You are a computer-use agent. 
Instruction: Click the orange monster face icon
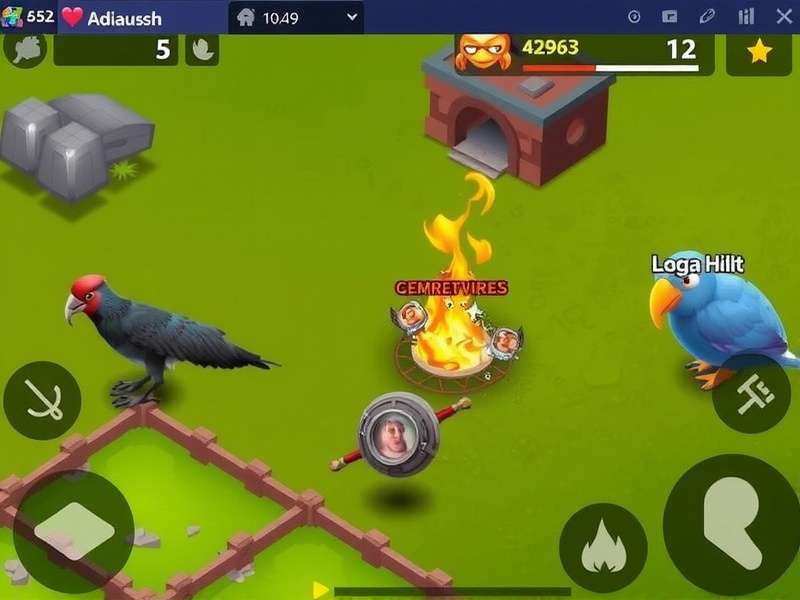tap(484, 48)
